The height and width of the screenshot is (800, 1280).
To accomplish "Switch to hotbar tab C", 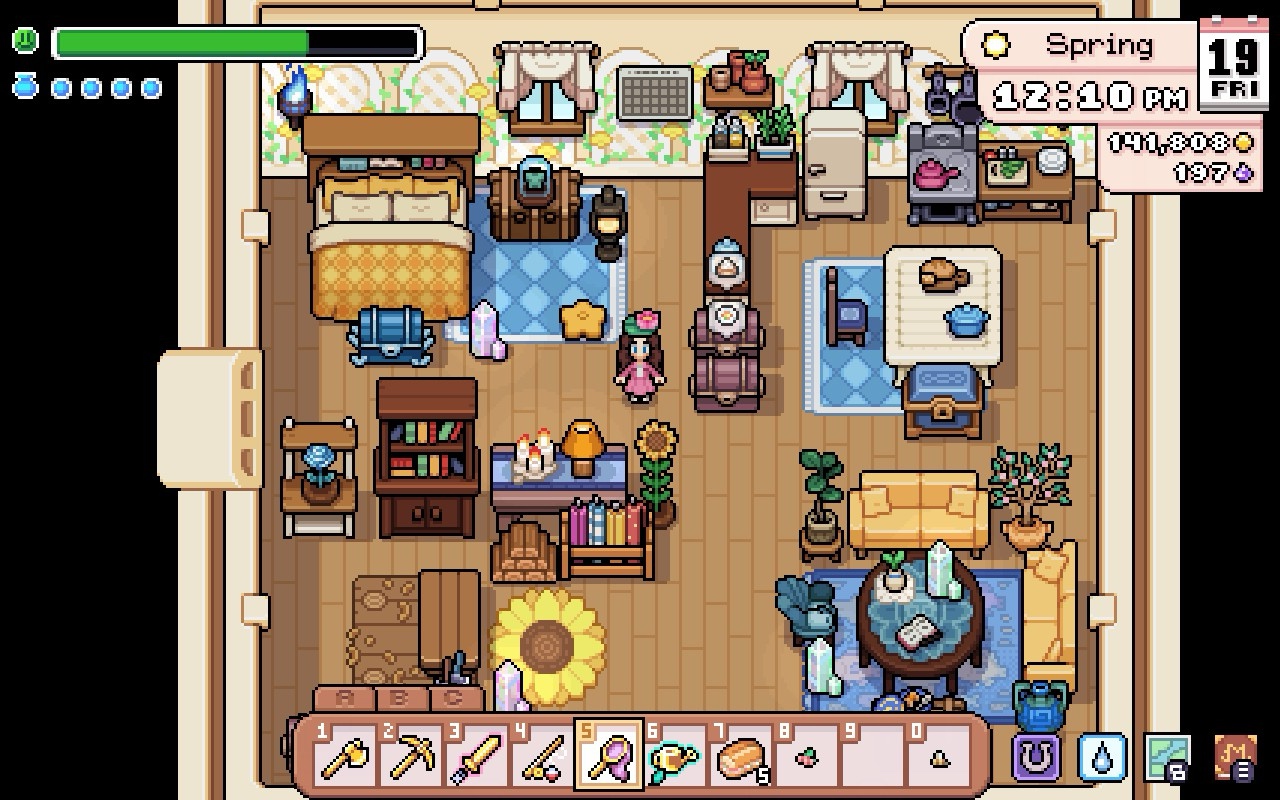I will 454,699.
